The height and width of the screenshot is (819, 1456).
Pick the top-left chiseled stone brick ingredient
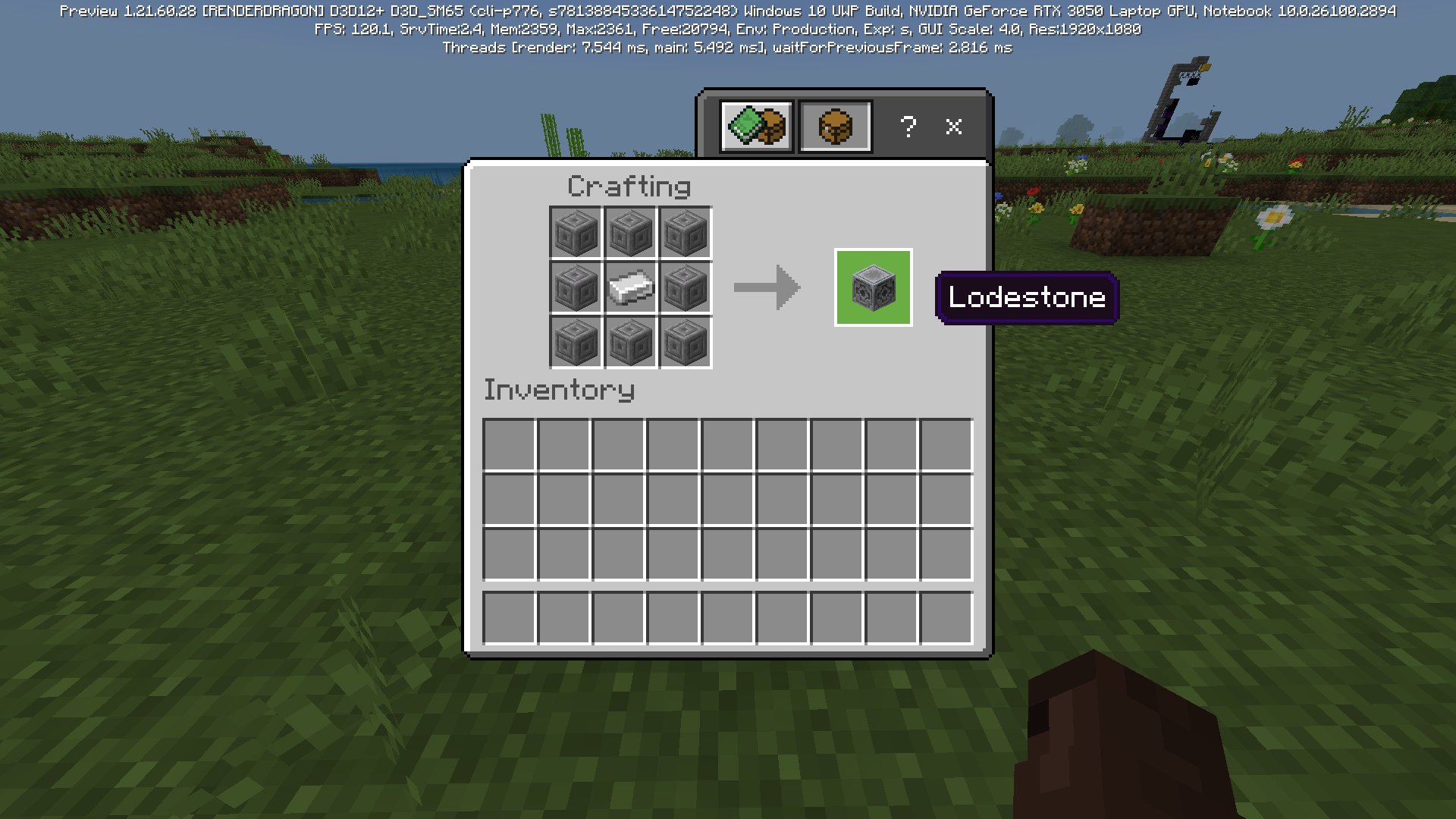[x=575, y=233]
